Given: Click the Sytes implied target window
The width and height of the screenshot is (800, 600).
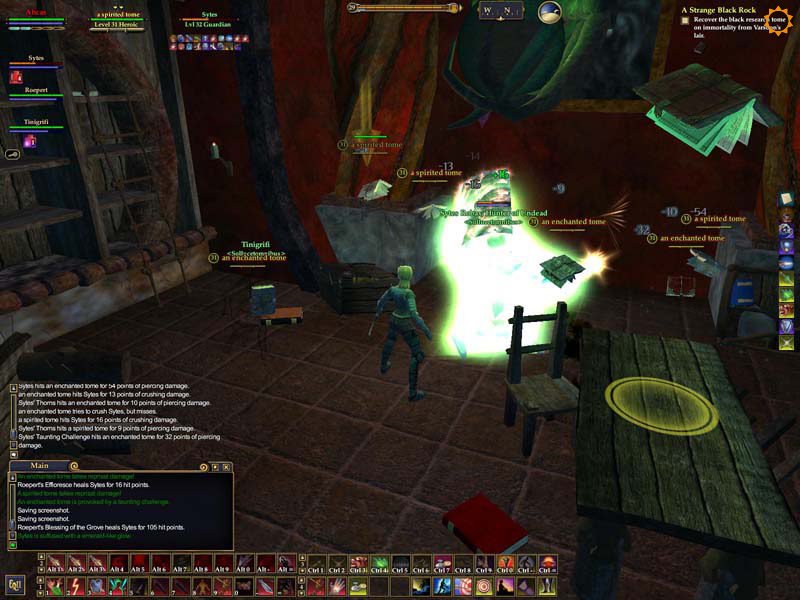Looking at the screenshot, I should click(208, 20).
